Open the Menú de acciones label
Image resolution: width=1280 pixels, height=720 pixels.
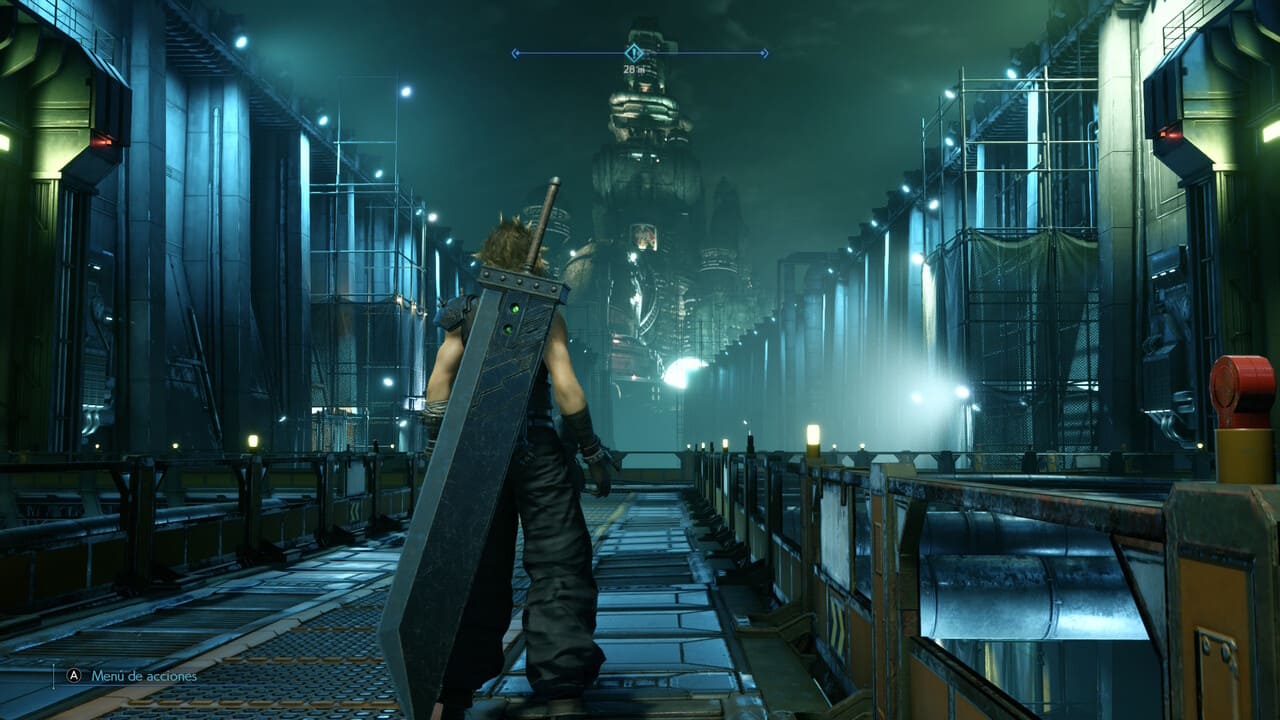[144, 676]
